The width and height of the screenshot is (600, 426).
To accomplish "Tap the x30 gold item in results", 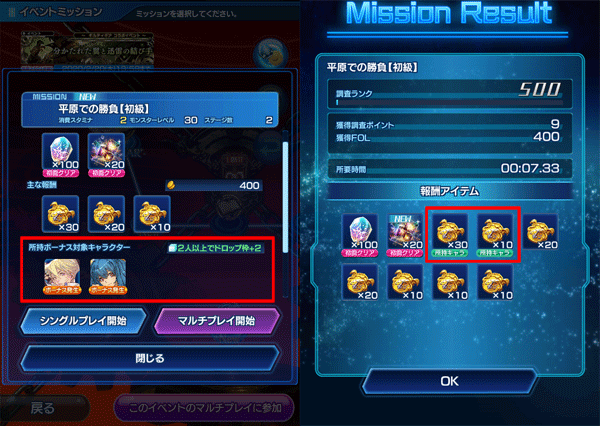I will coord(447,233).
